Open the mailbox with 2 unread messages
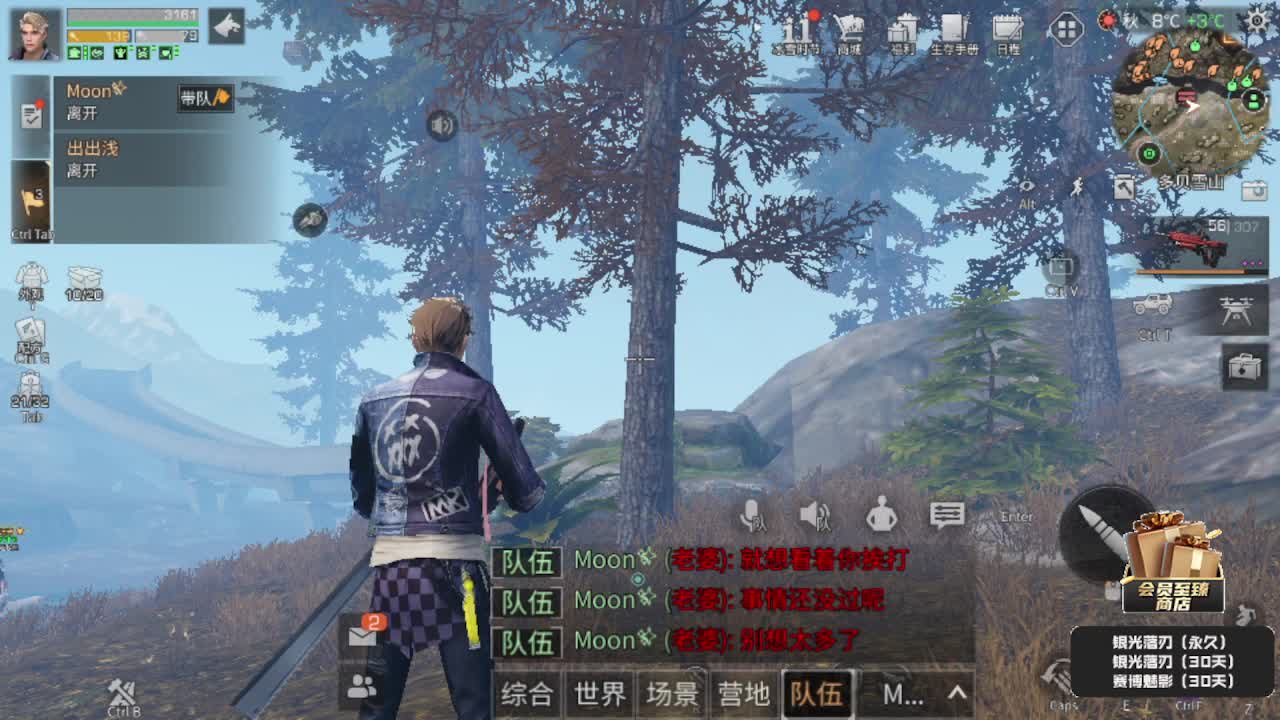Image resolution: width=1280 pixels, height=720 pixels. [360, 637]
